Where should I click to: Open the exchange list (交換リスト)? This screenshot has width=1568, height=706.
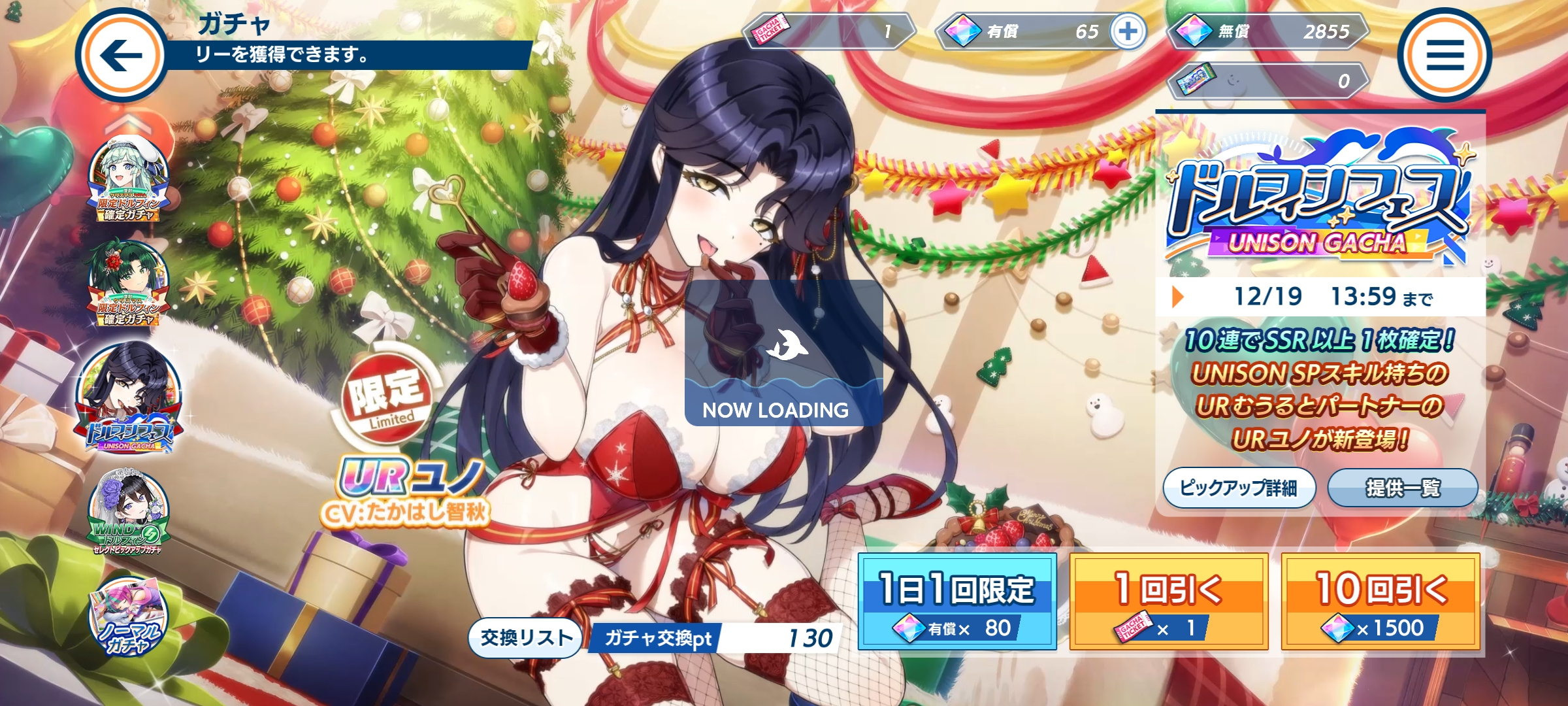[x=526, y=637]
